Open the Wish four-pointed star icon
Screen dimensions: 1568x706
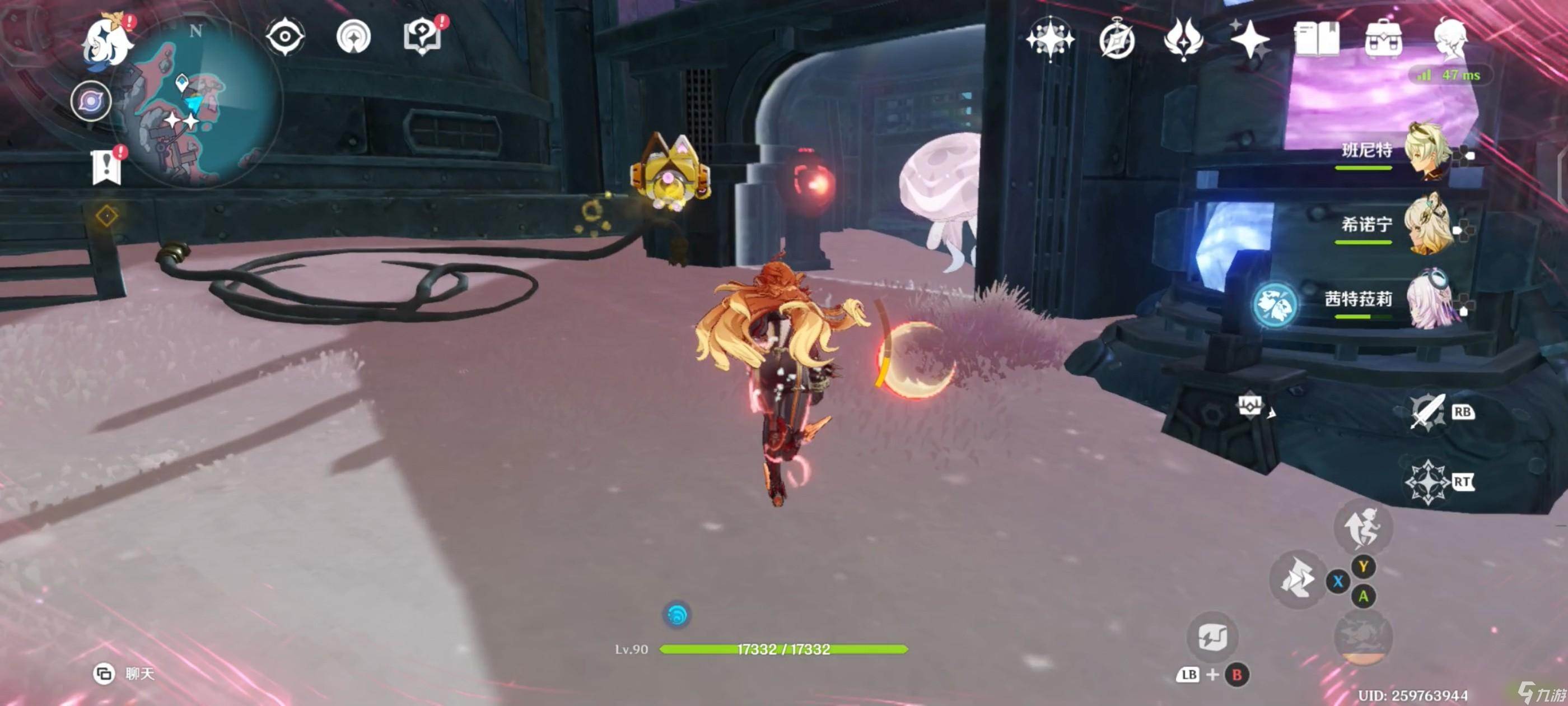tap(1050, 39)
